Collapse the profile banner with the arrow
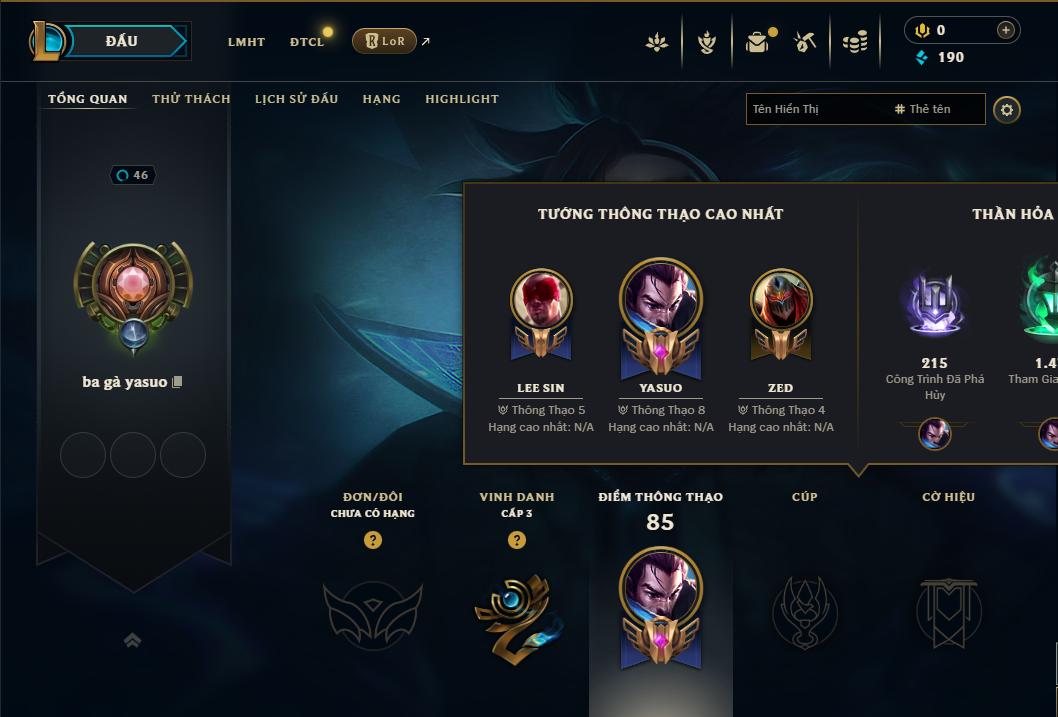The width and height of the screenshot is (1058, 717). click(x=132, y=640)
